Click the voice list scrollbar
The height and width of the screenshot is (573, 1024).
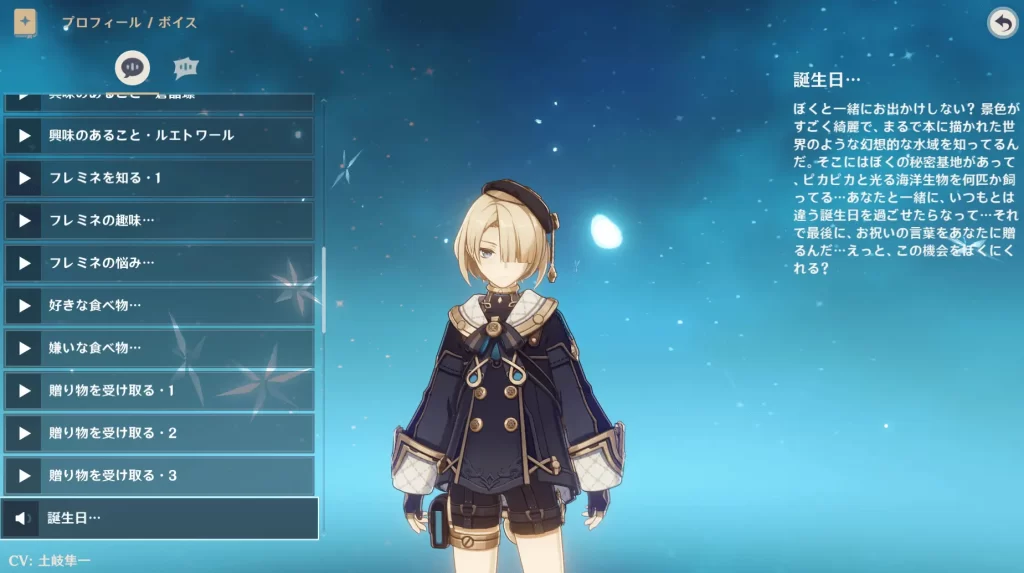pos(323,290)
